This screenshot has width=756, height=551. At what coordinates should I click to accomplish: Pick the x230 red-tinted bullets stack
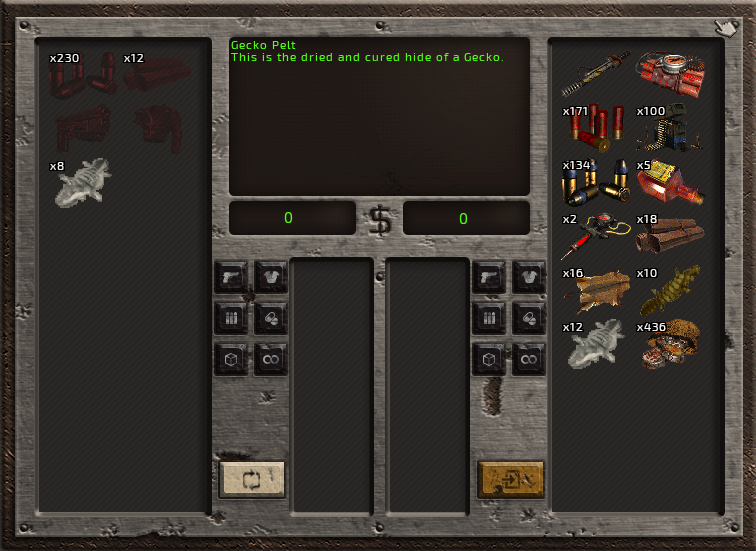[84, 73]
